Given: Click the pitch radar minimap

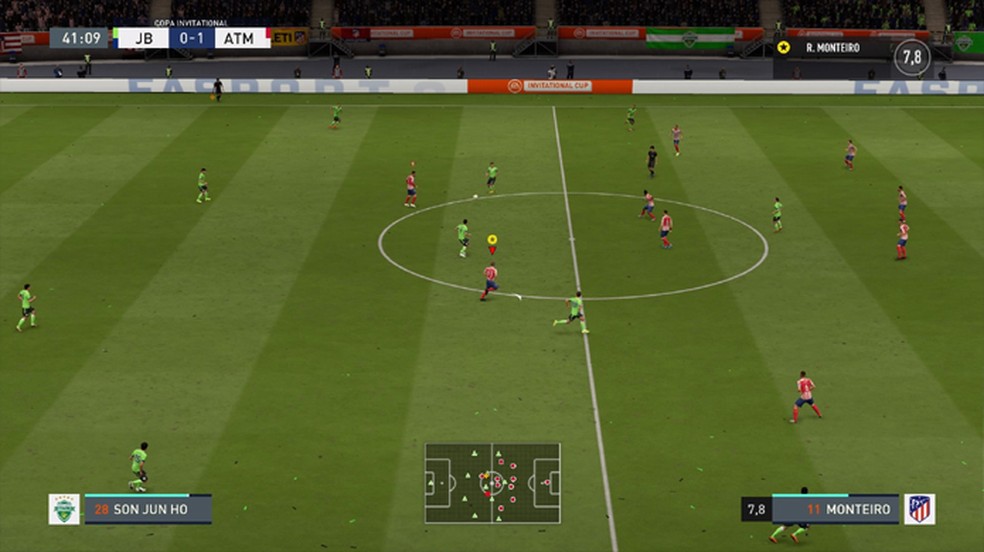Looking at the screenshot, I should click(492, 483).
